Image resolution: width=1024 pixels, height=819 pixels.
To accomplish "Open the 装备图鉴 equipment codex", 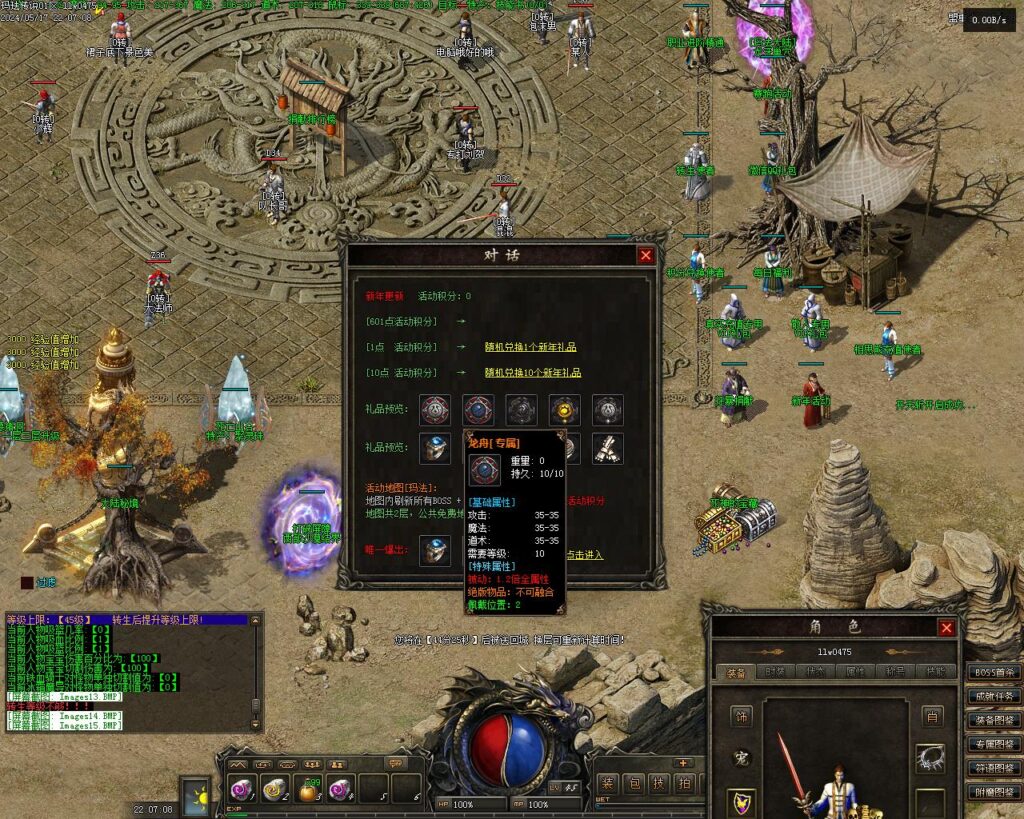I will [x=993, y=720].
